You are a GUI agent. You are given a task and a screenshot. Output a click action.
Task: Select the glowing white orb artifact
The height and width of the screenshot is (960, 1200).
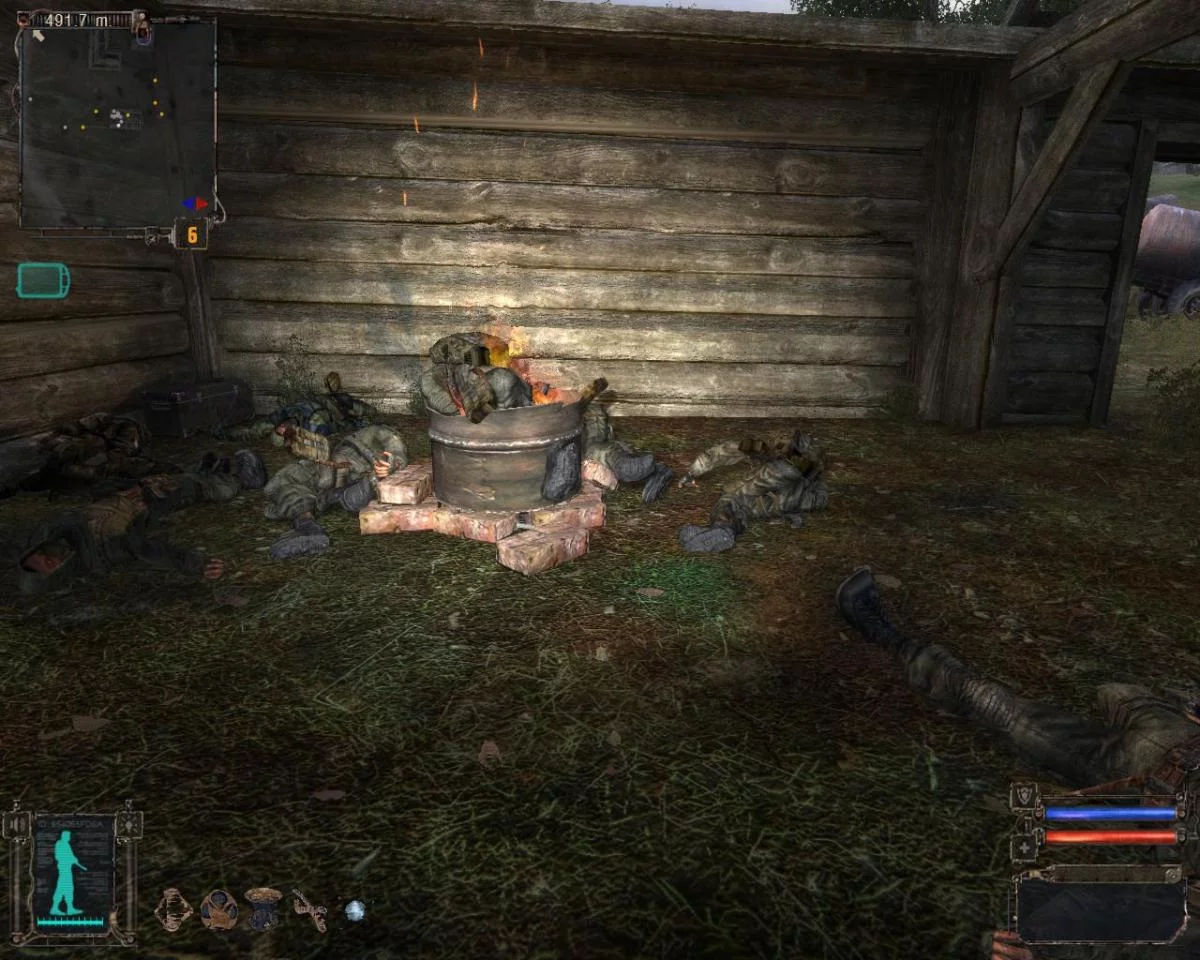pyautogui.click(x=354, y=910)
